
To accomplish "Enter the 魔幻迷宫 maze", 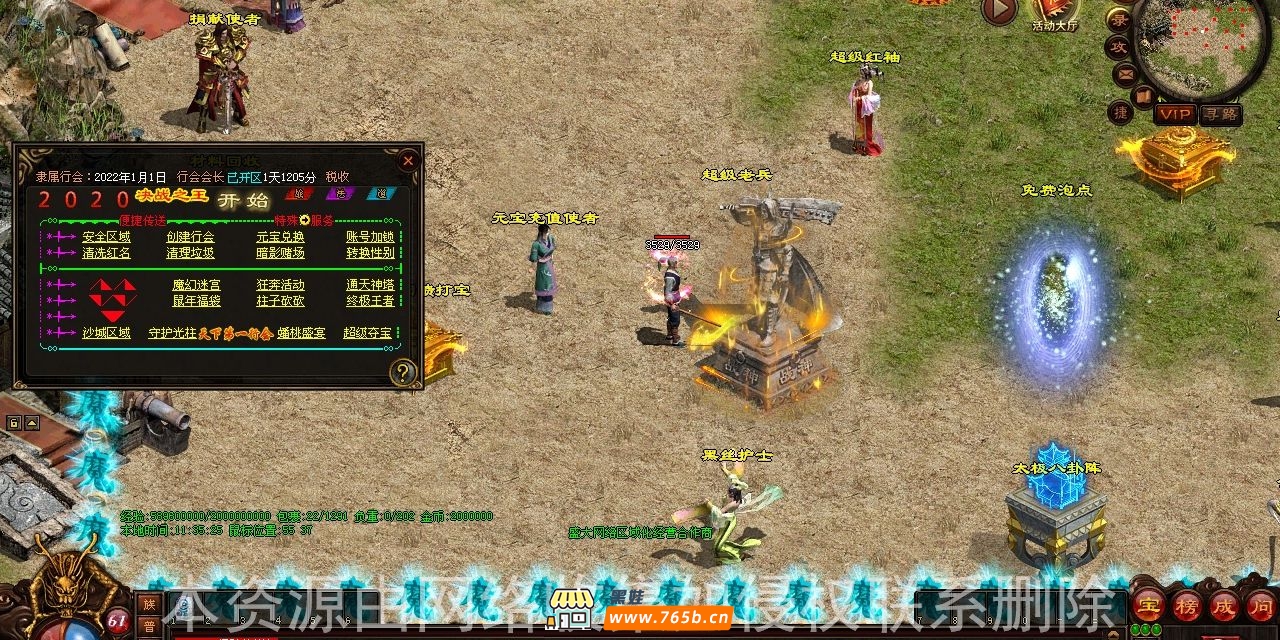I will click(196, 285).
